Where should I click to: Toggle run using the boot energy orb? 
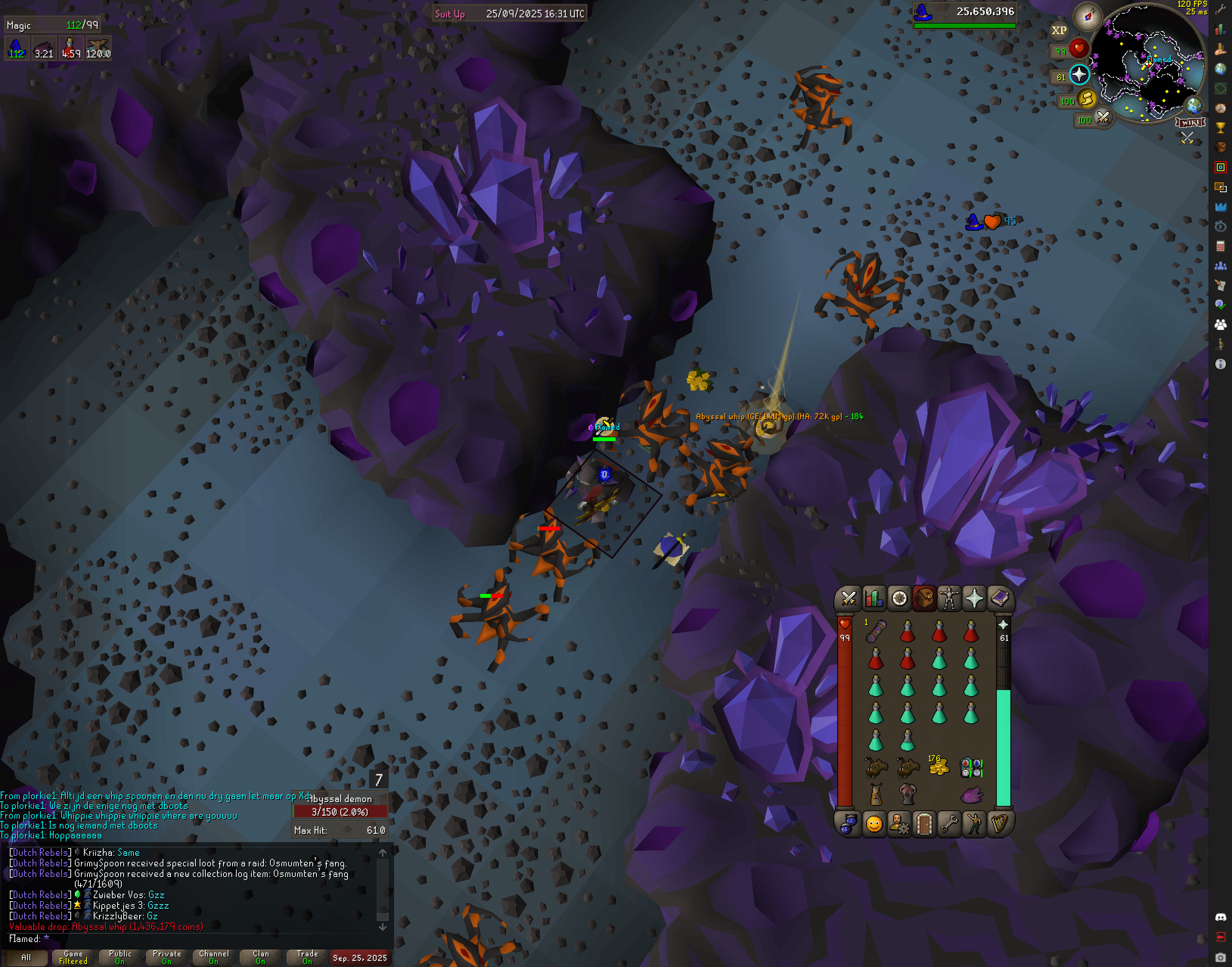[1086, 99]
